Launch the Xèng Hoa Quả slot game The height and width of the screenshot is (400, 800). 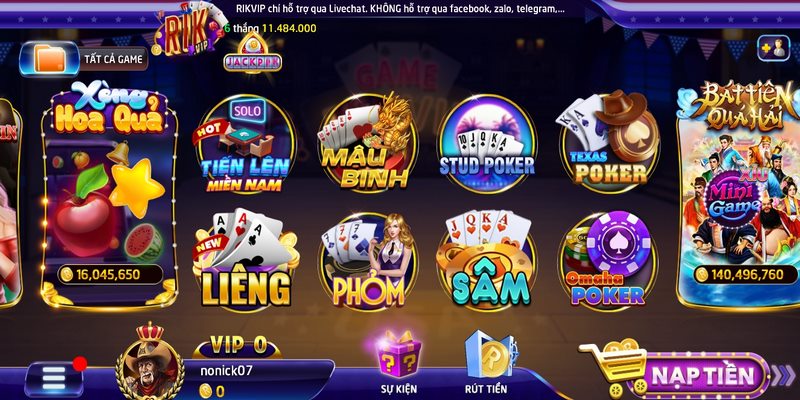108,186
